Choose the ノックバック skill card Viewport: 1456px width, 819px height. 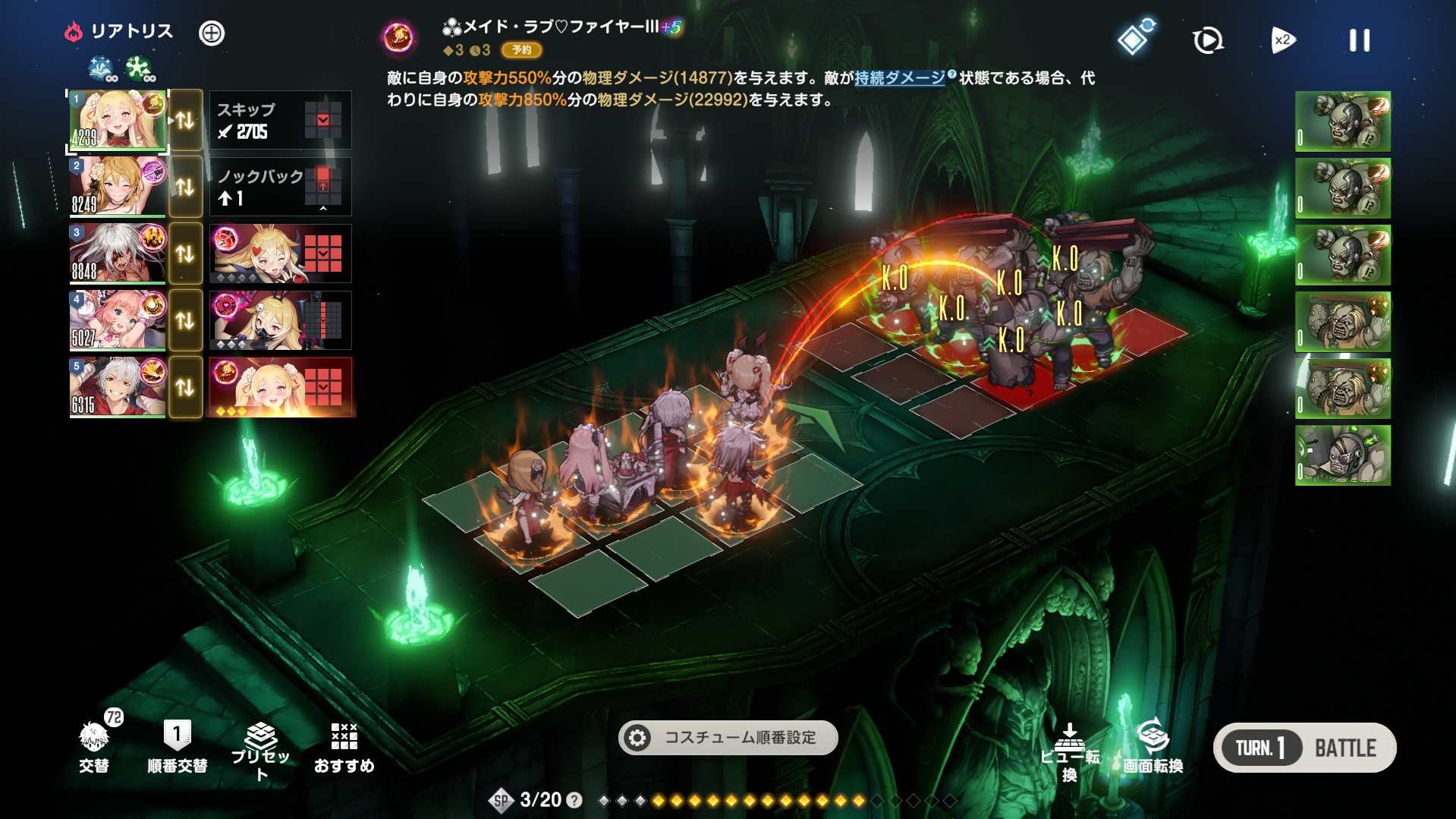pos(280,187)
